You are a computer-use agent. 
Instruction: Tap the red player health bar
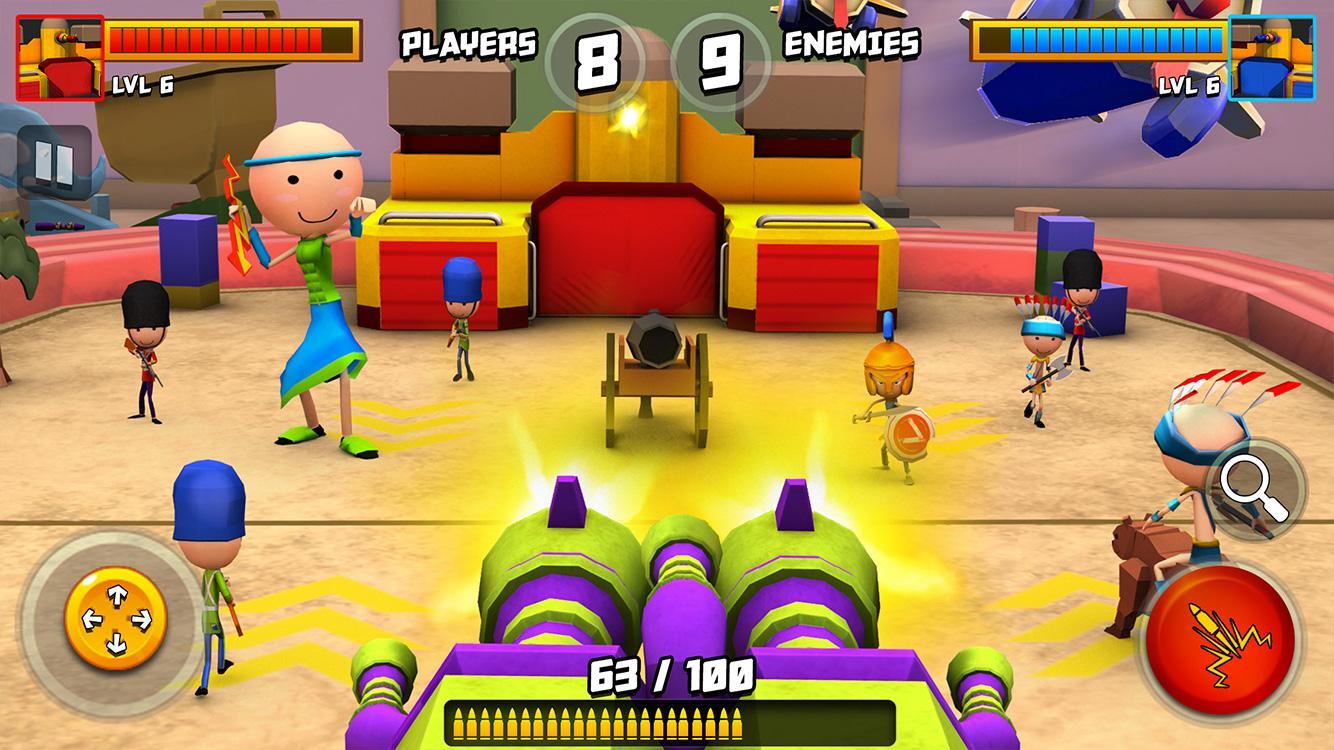230,36
